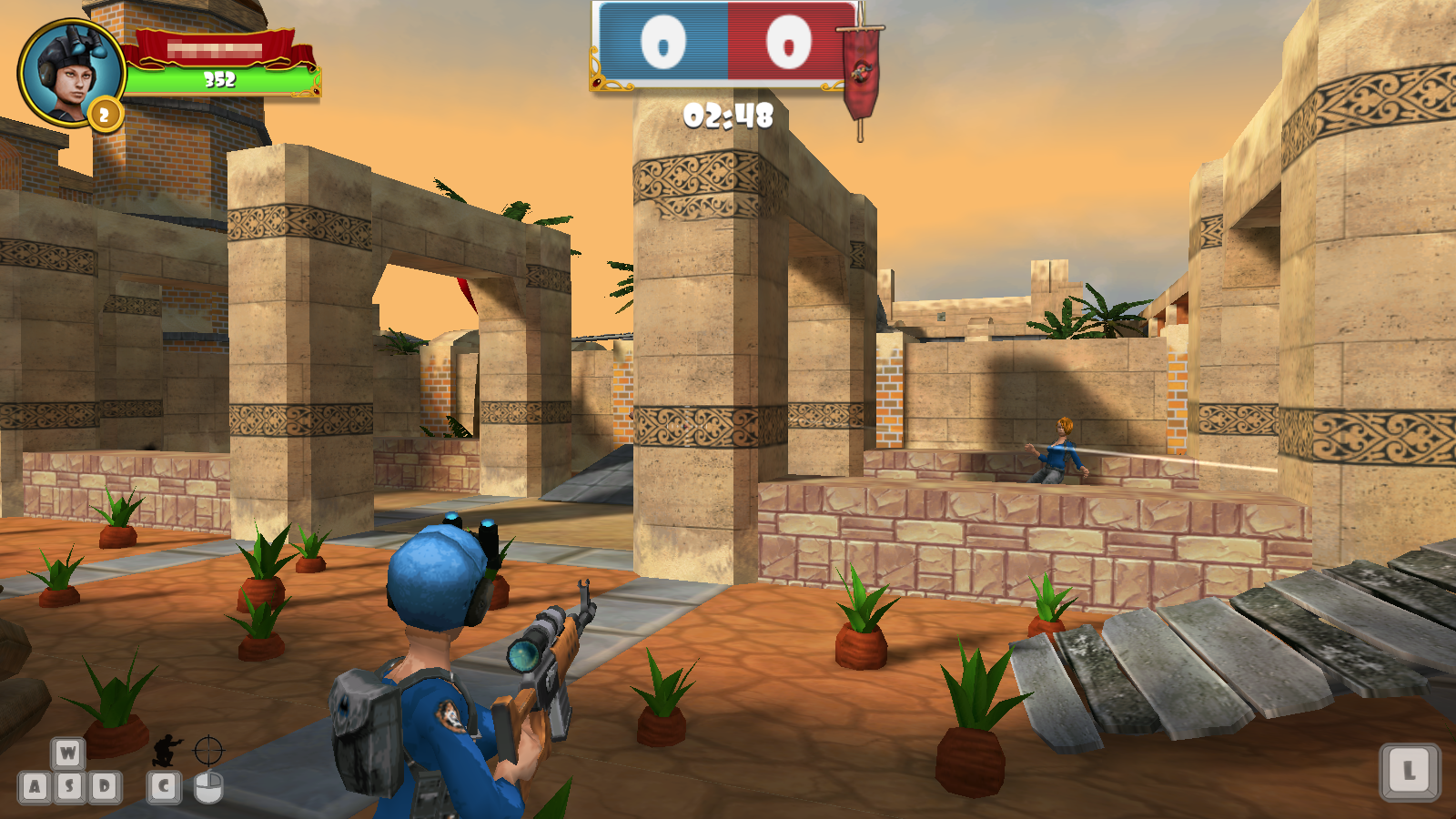Viewport: 1456px width, 819px height.
Task: Click the enemy player behind the stone wall
Action: pyautogui.click(x=1060, y=451)
